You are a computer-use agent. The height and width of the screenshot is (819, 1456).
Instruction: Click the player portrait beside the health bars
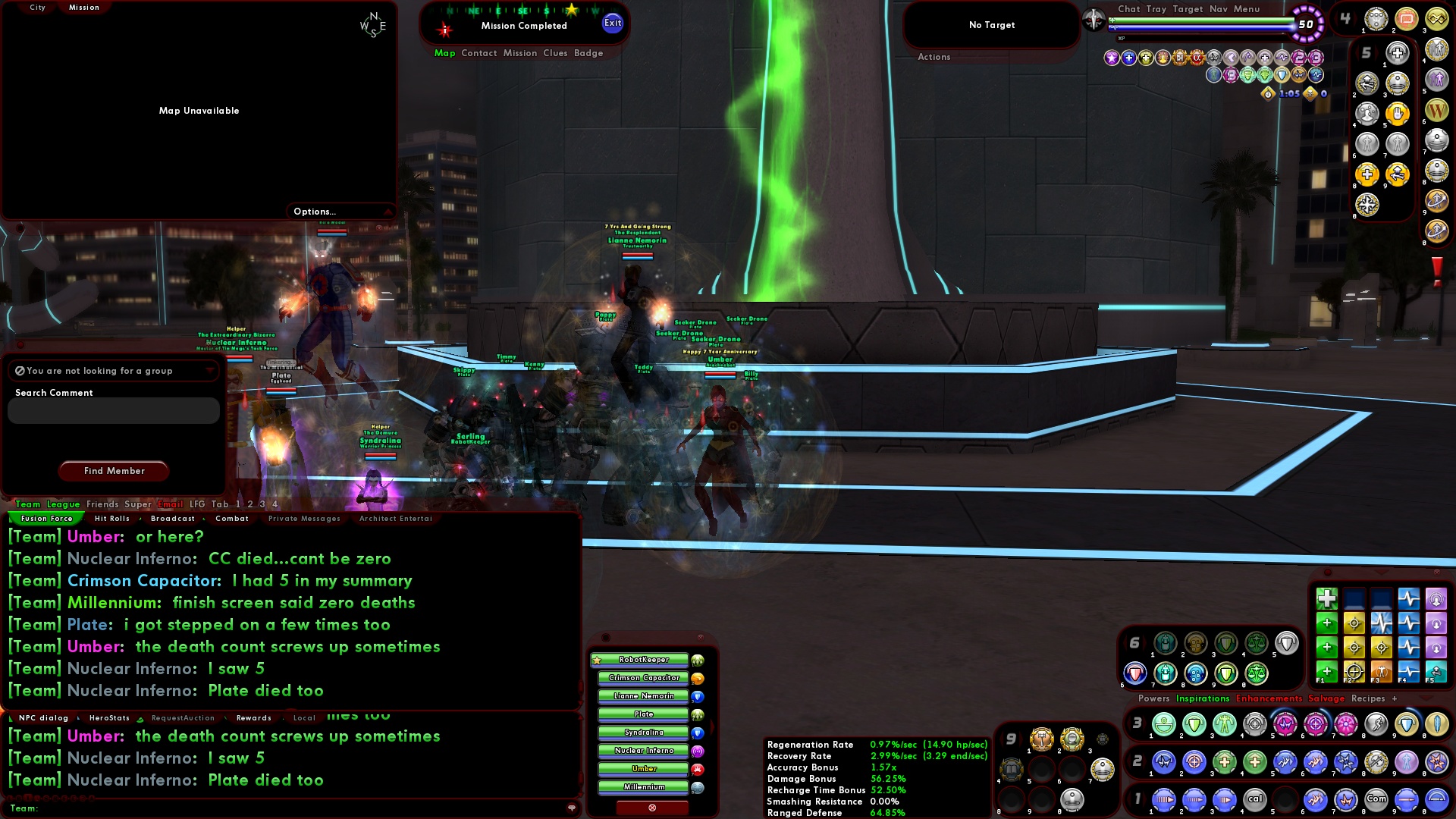1094,20
